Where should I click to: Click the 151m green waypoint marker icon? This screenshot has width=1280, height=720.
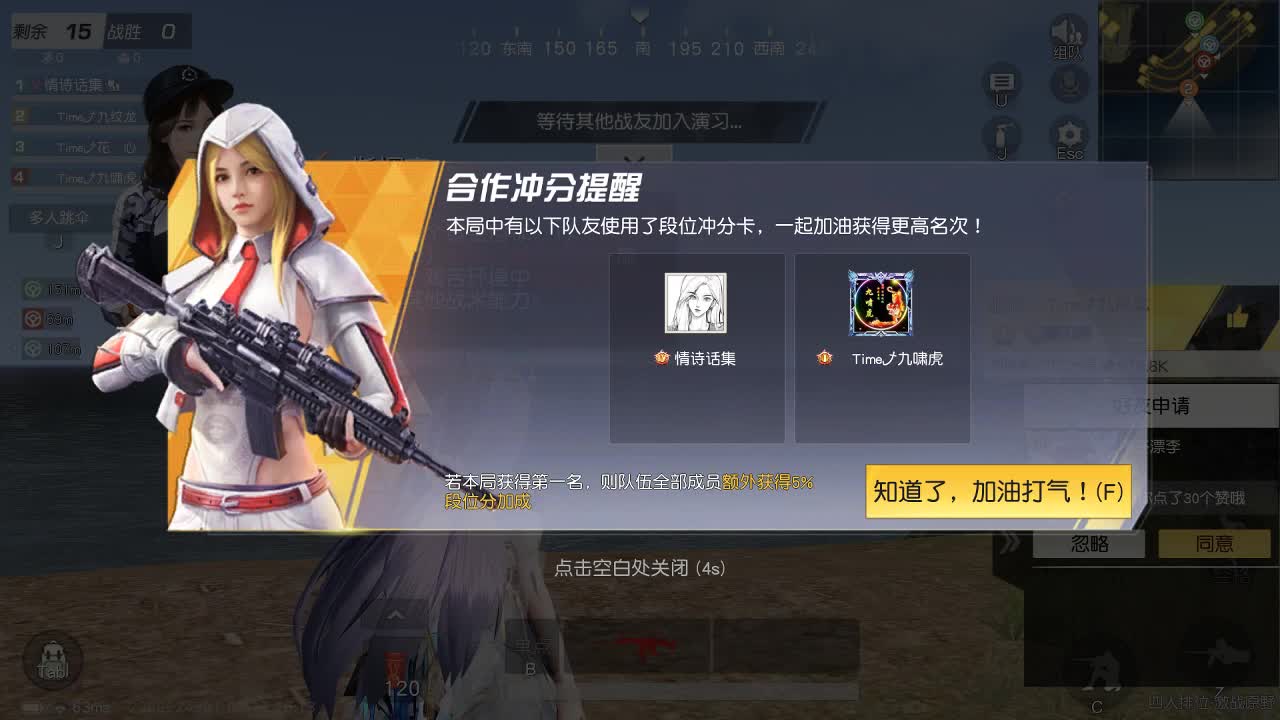[30, 290]
